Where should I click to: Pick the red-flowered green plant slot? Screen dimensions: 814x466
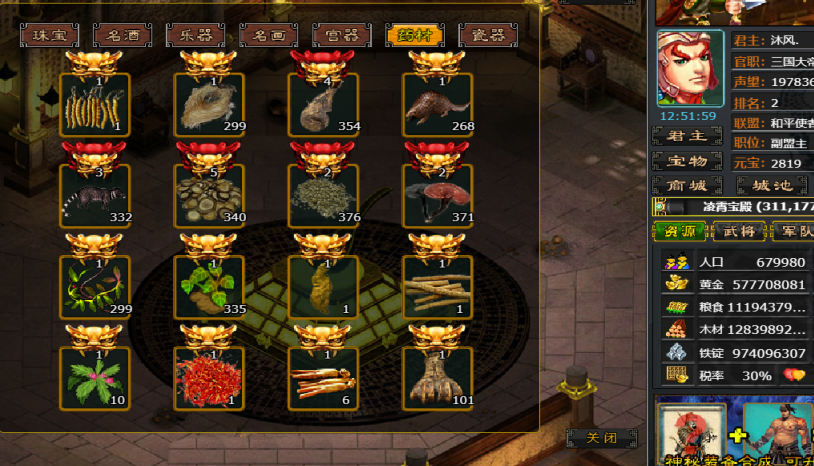tap(94, 379)
